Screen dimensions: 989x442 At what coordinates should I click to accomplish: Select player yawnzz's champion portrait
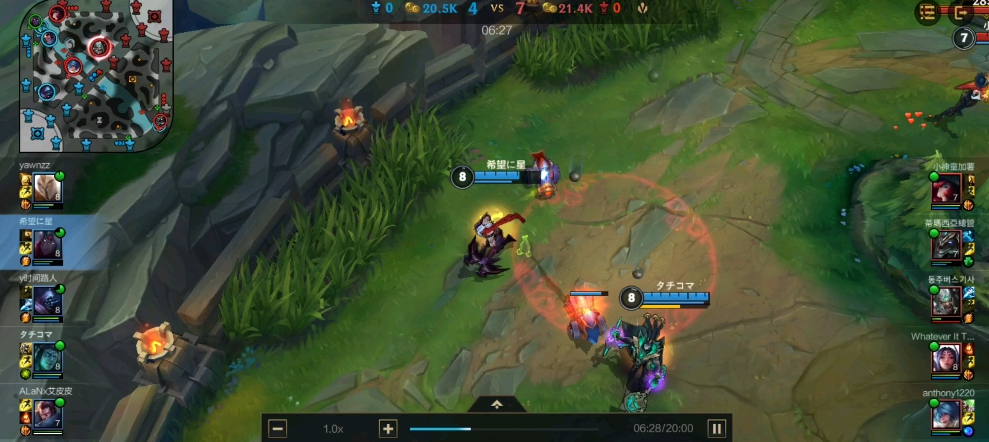(x=46, y=187)
